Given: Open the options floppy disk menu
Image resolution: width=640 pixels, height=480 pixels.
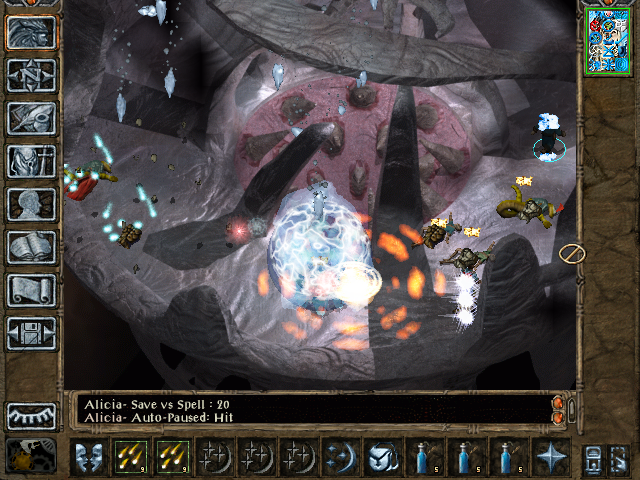Looking at the screenshot, I should (31, 333).
